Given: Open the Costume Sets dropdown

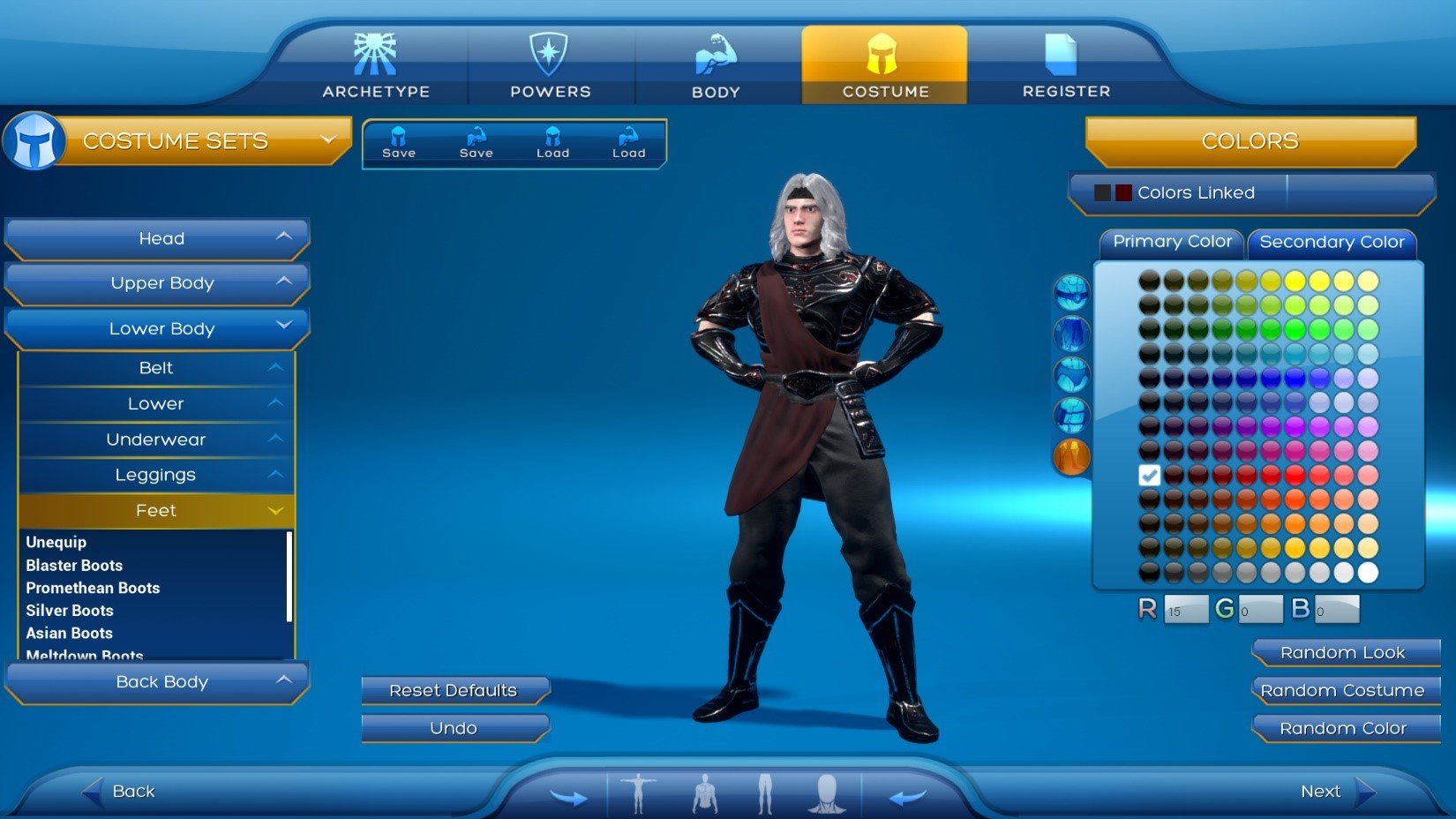Looking at the screenshot, I should (x=329, y=139).
